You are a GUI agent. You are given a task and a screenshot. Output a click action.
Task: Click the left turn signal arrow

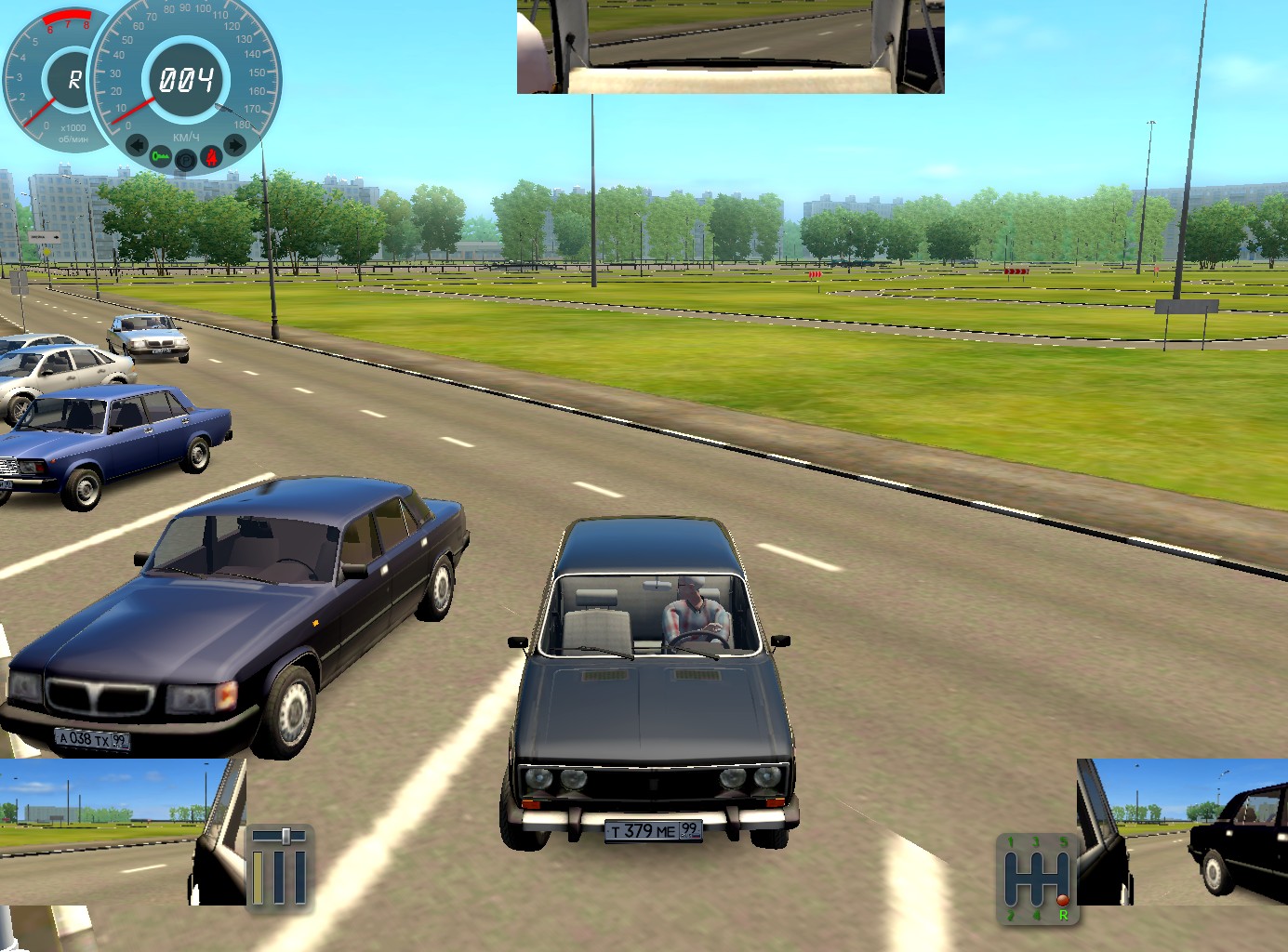pyautogui.click(x=137, y=145)
